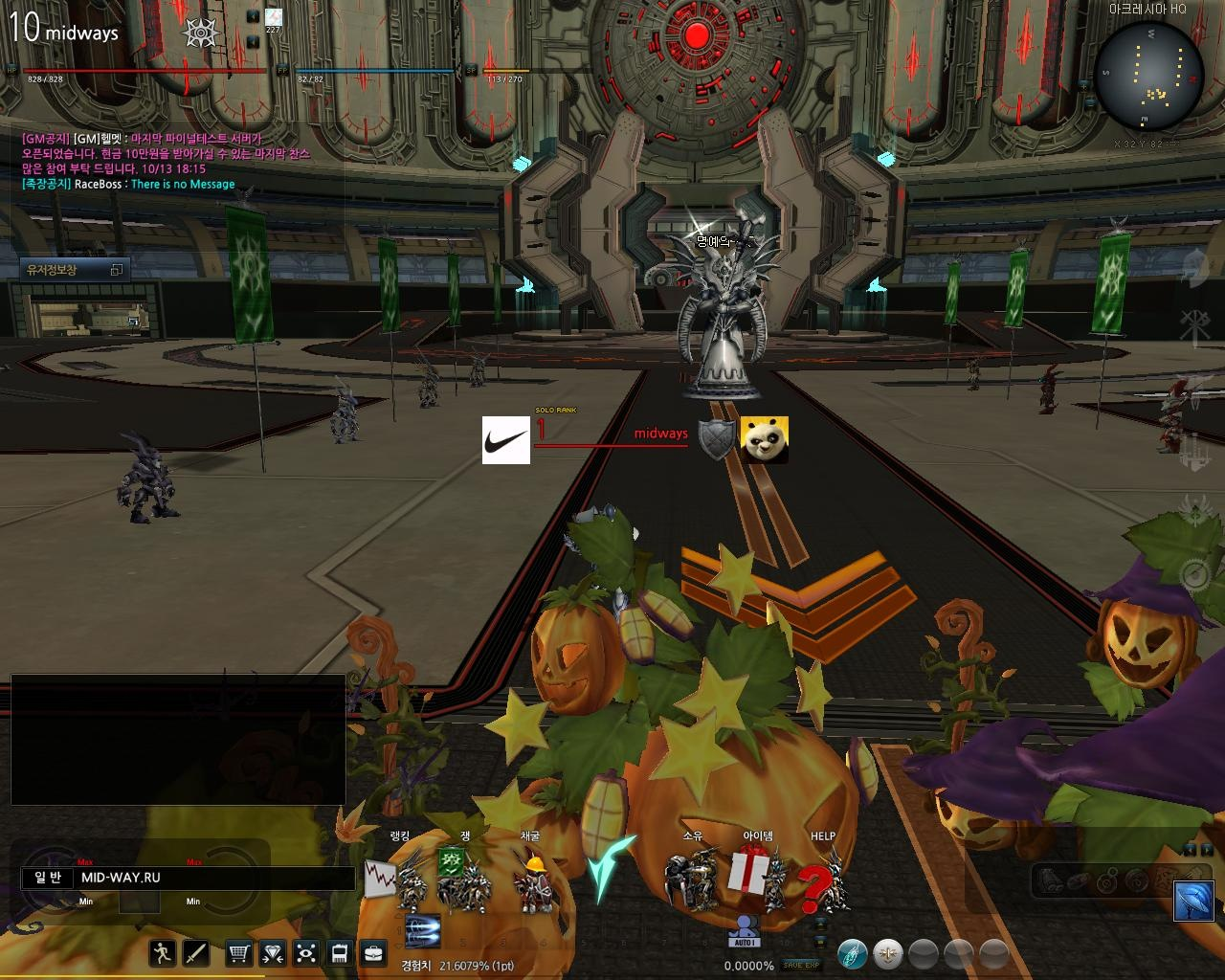Screen dimensions: 1225x980
Task: Open the 랭킹 ranking chart icon
Action: 381,878
